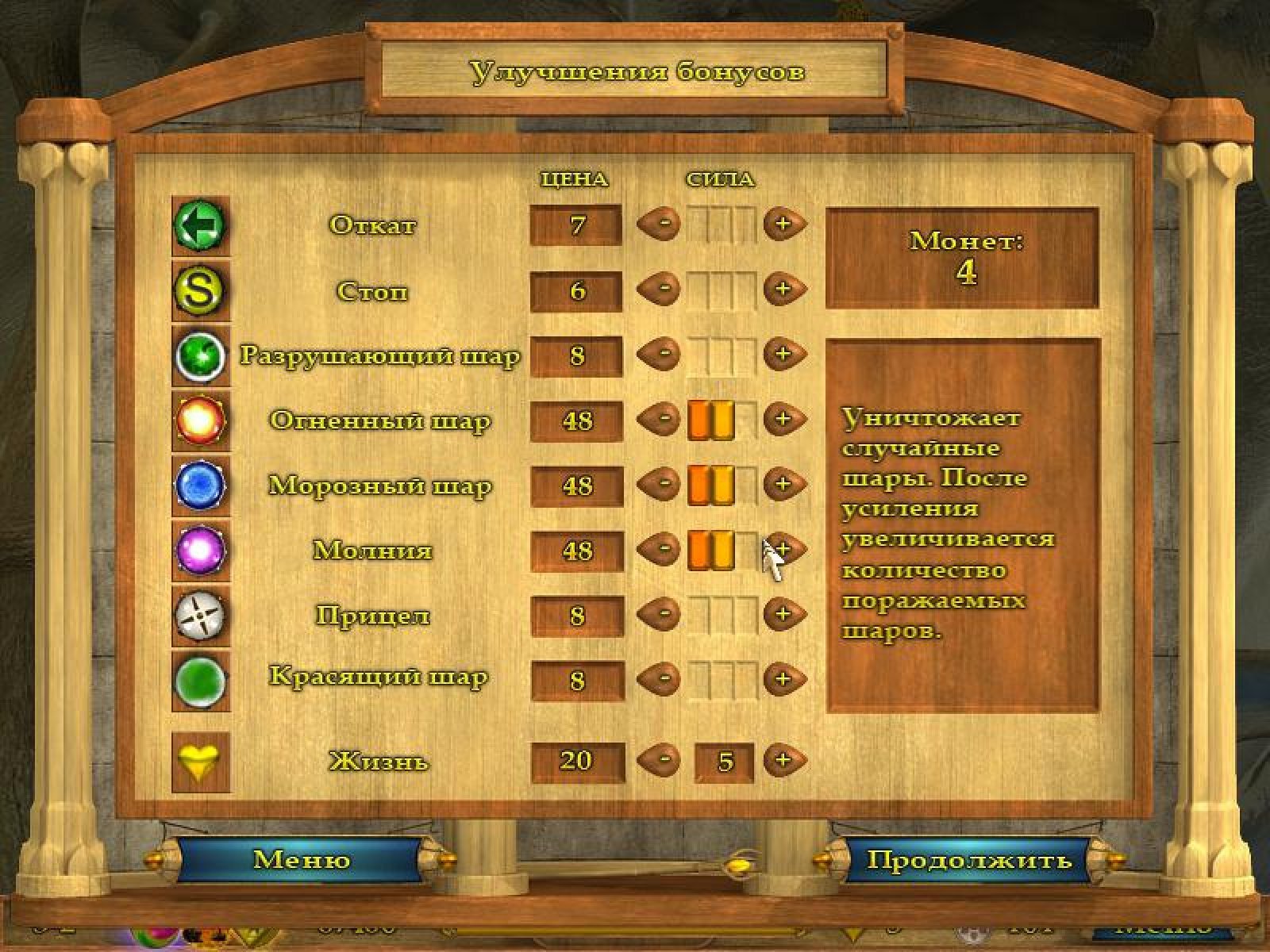Open the Меню button
This screenshot has height=952, width=1270.
point(301,860)
